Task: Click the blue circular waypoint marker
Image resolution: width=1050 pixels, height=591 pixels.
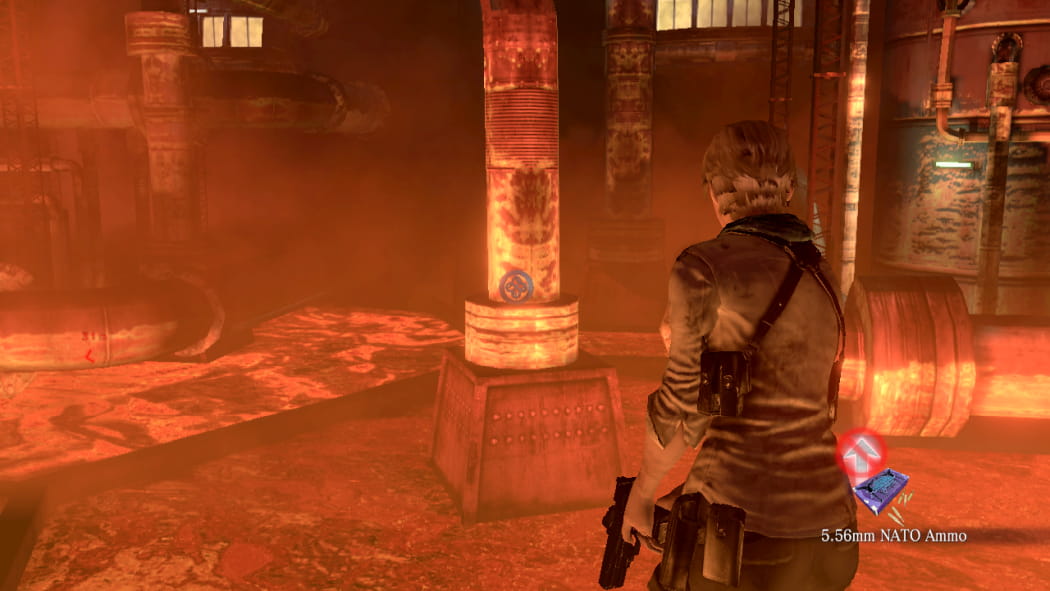Action: pyautogui.click(x=516, y=287)
